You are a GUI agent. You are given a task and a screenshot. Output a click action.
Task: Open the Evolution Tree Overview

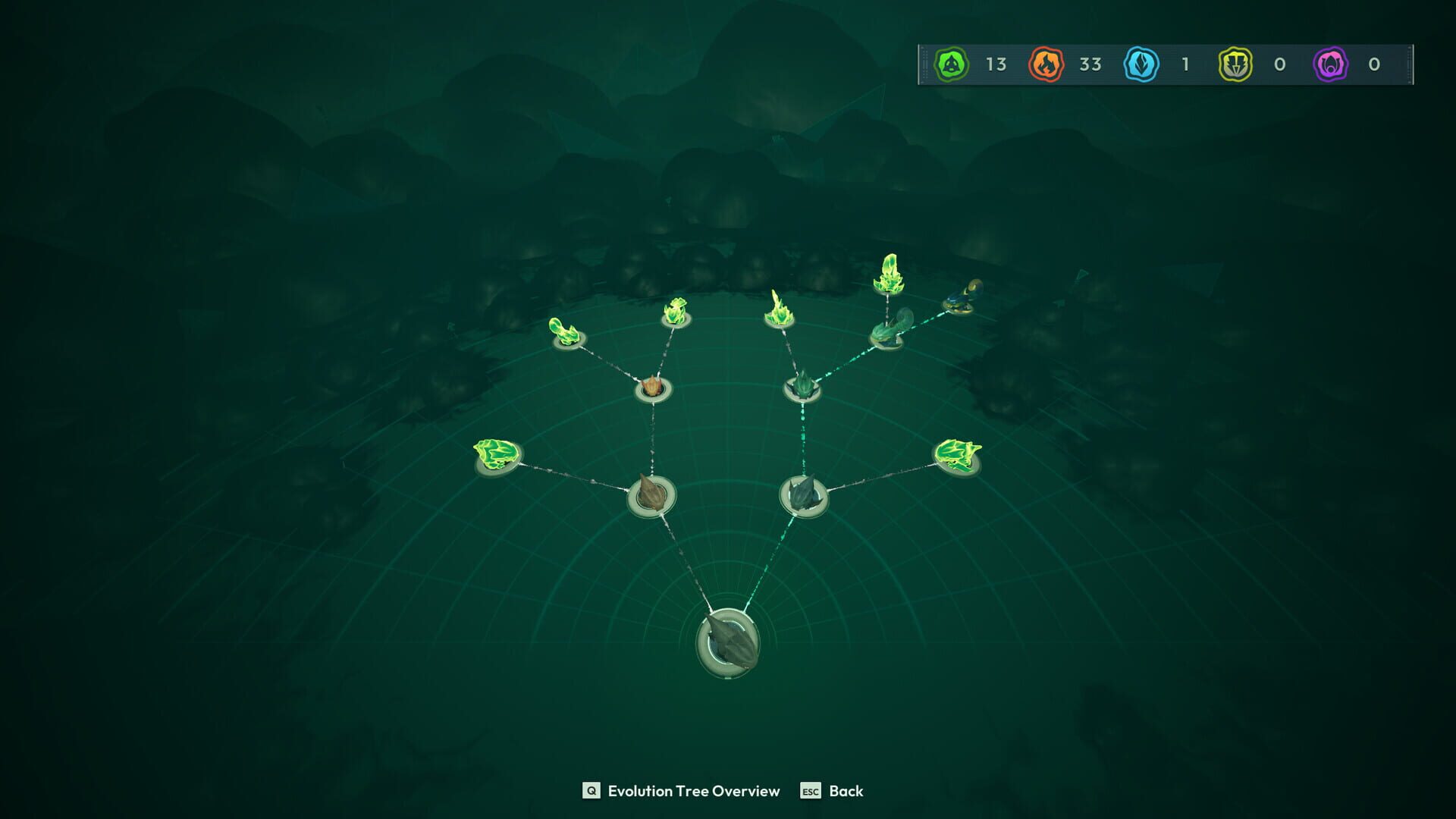coord(682,791)
